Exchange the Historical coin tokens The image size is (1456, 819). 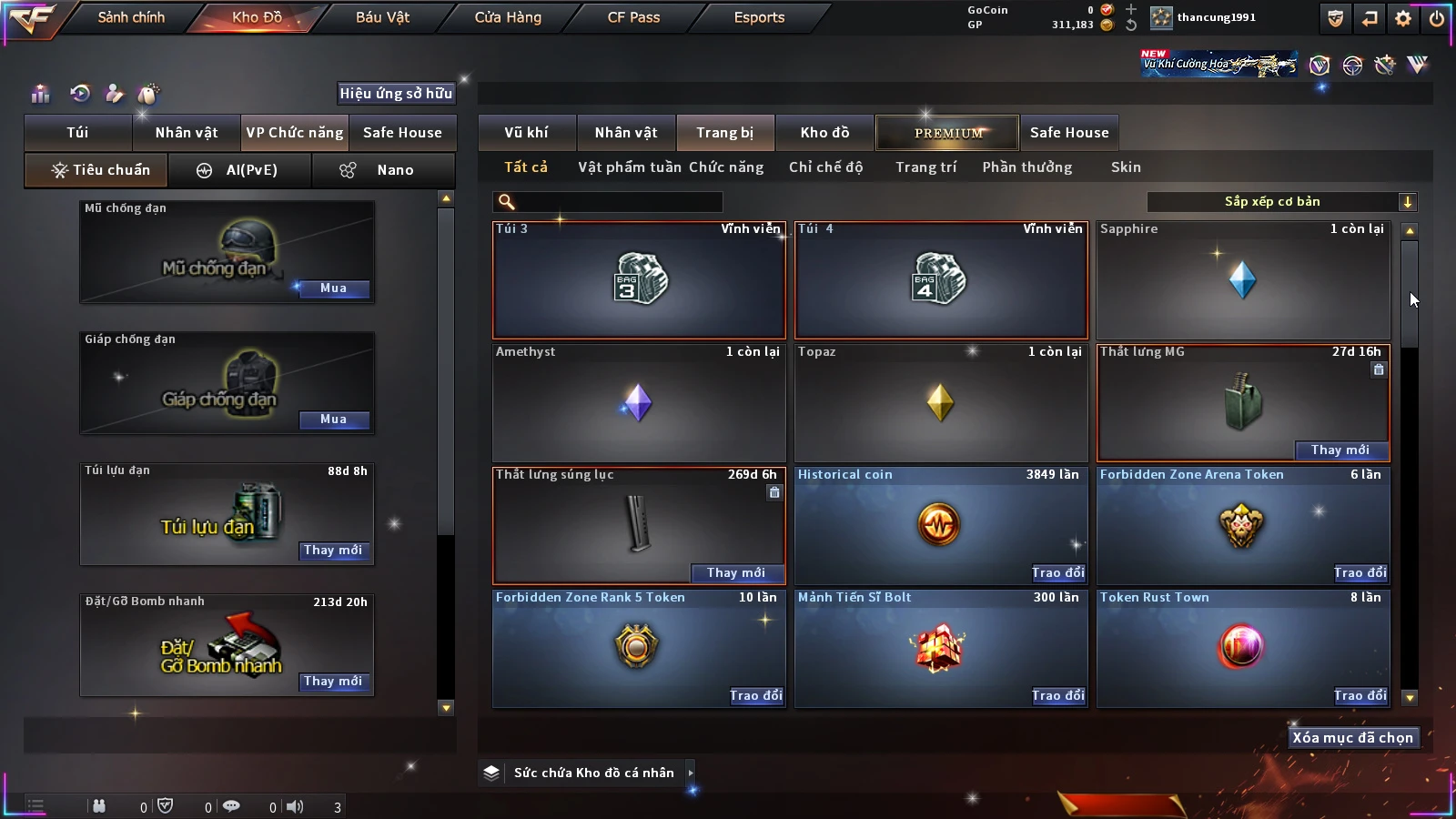[1058, 572]
